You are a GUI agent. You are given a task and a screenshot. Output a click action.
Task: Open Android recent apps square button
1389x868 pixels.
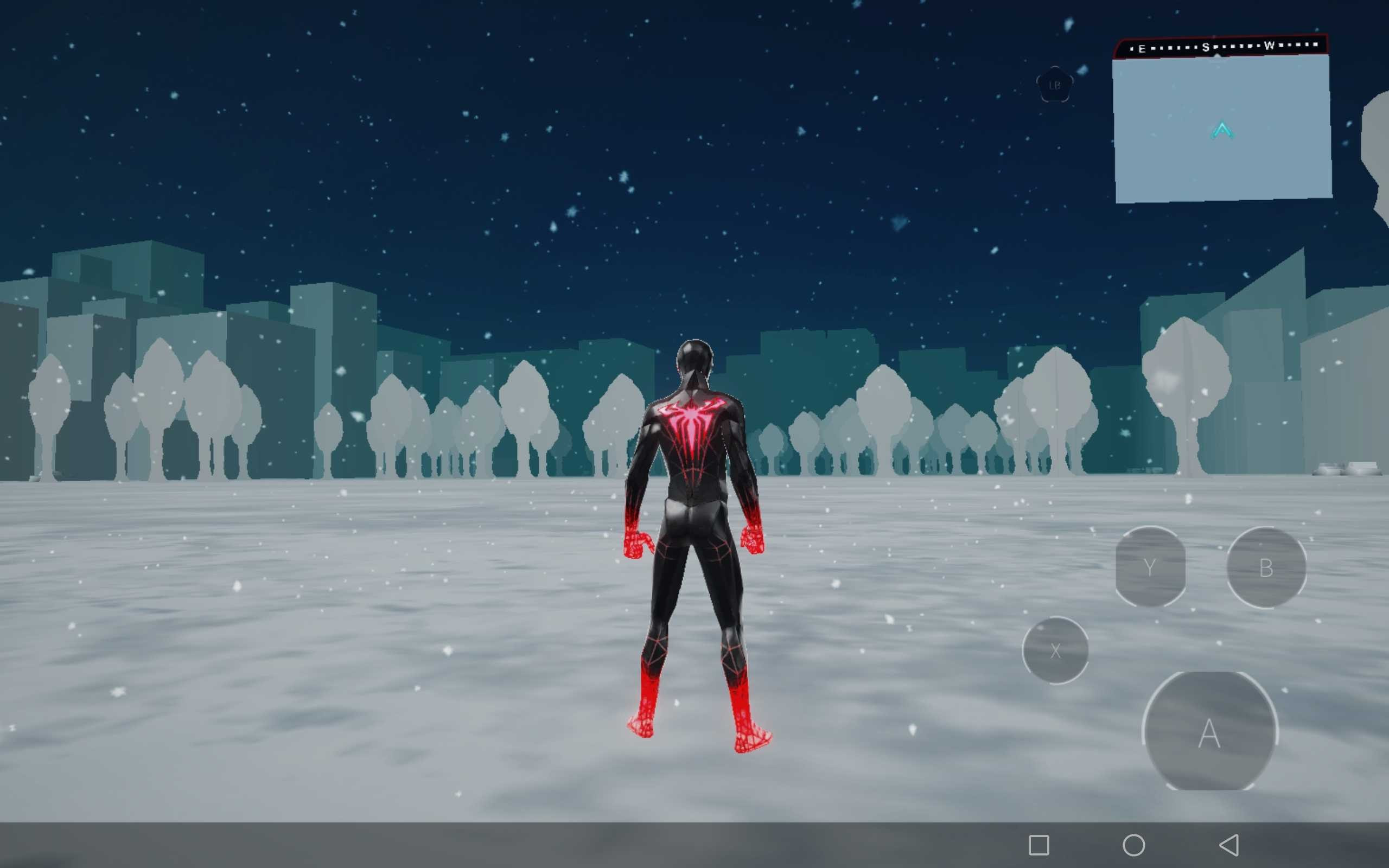pyautogui.click(x=1039, y=845)
